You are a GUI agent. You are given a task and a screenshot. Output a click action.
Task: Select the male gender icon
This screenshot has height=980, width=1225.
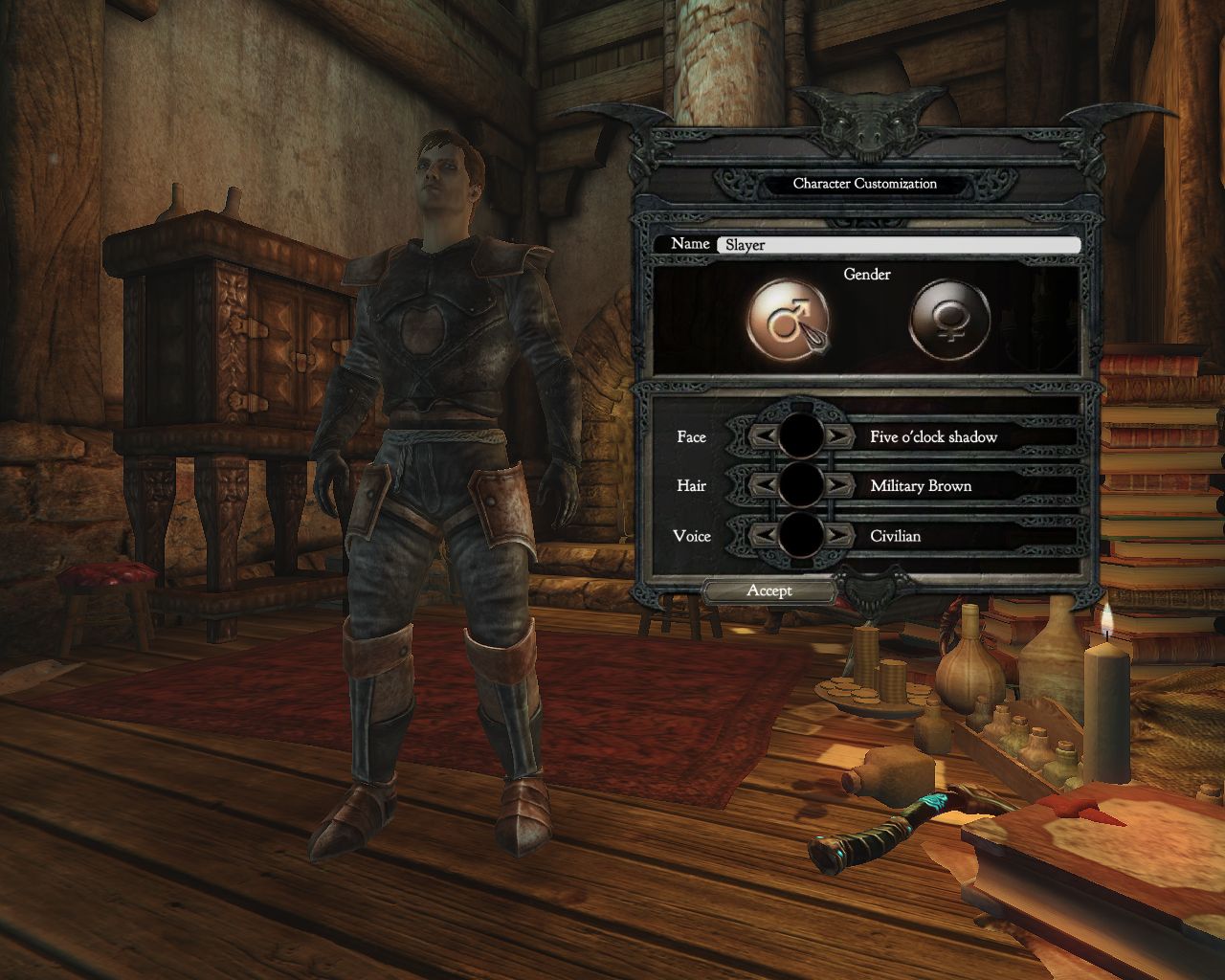[787, 318]
